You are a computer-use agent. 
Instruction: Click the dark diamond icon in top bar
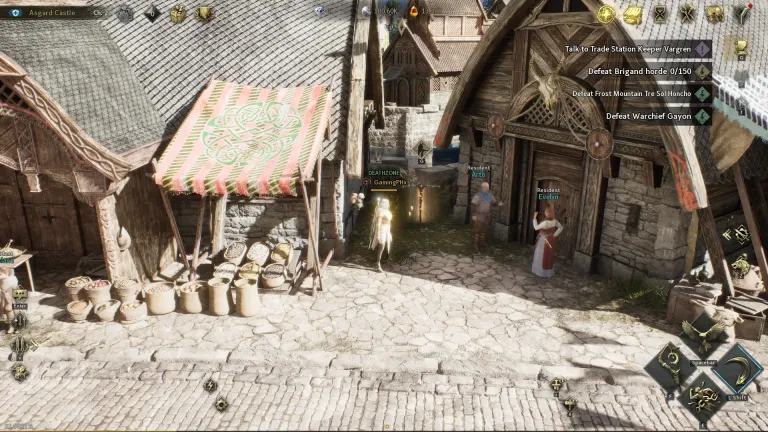(x=152, y=14)
